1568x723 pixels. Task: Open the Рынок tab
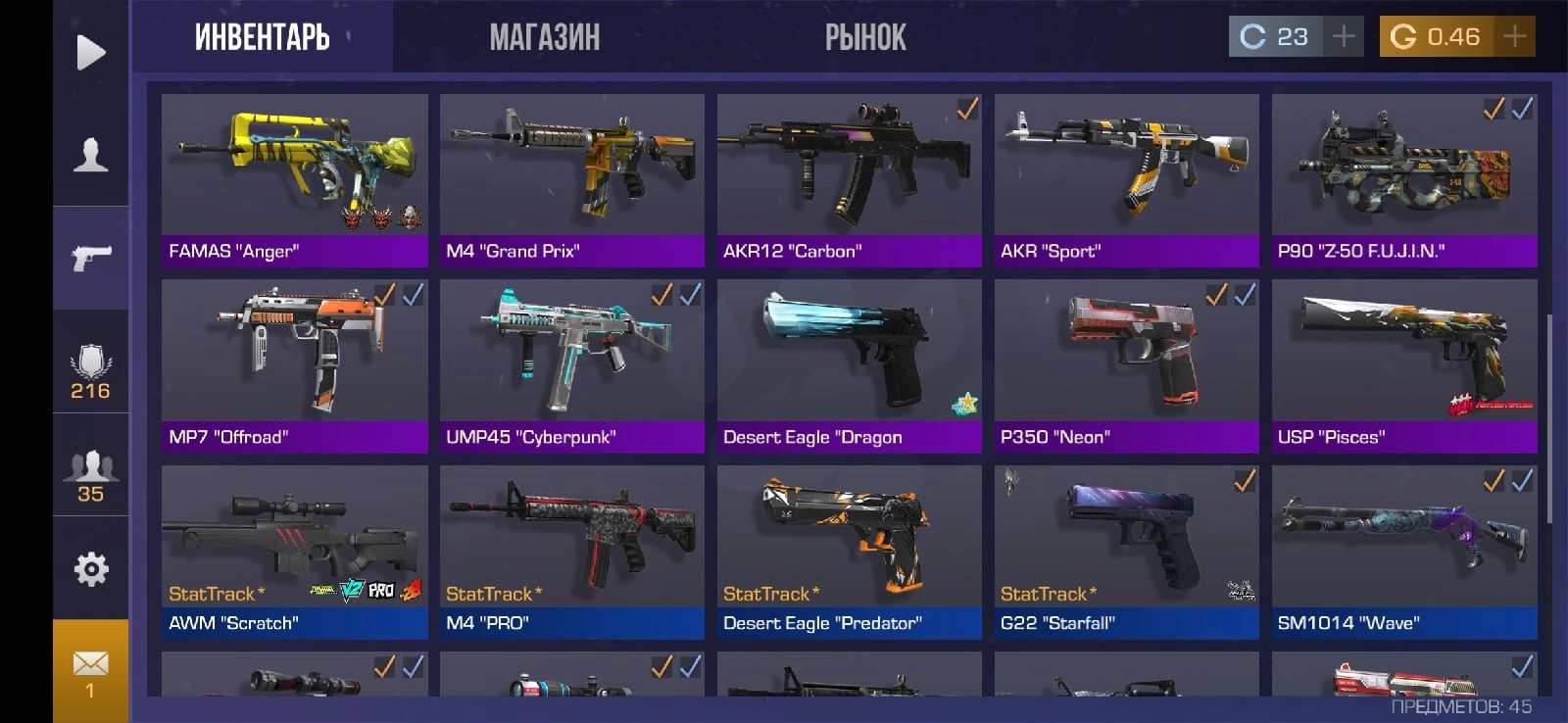(865, 37)
